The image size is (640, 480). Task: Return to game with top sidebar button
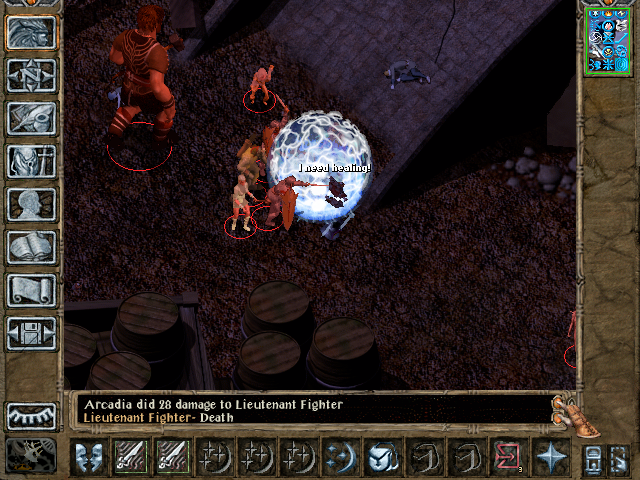point(32,32)
